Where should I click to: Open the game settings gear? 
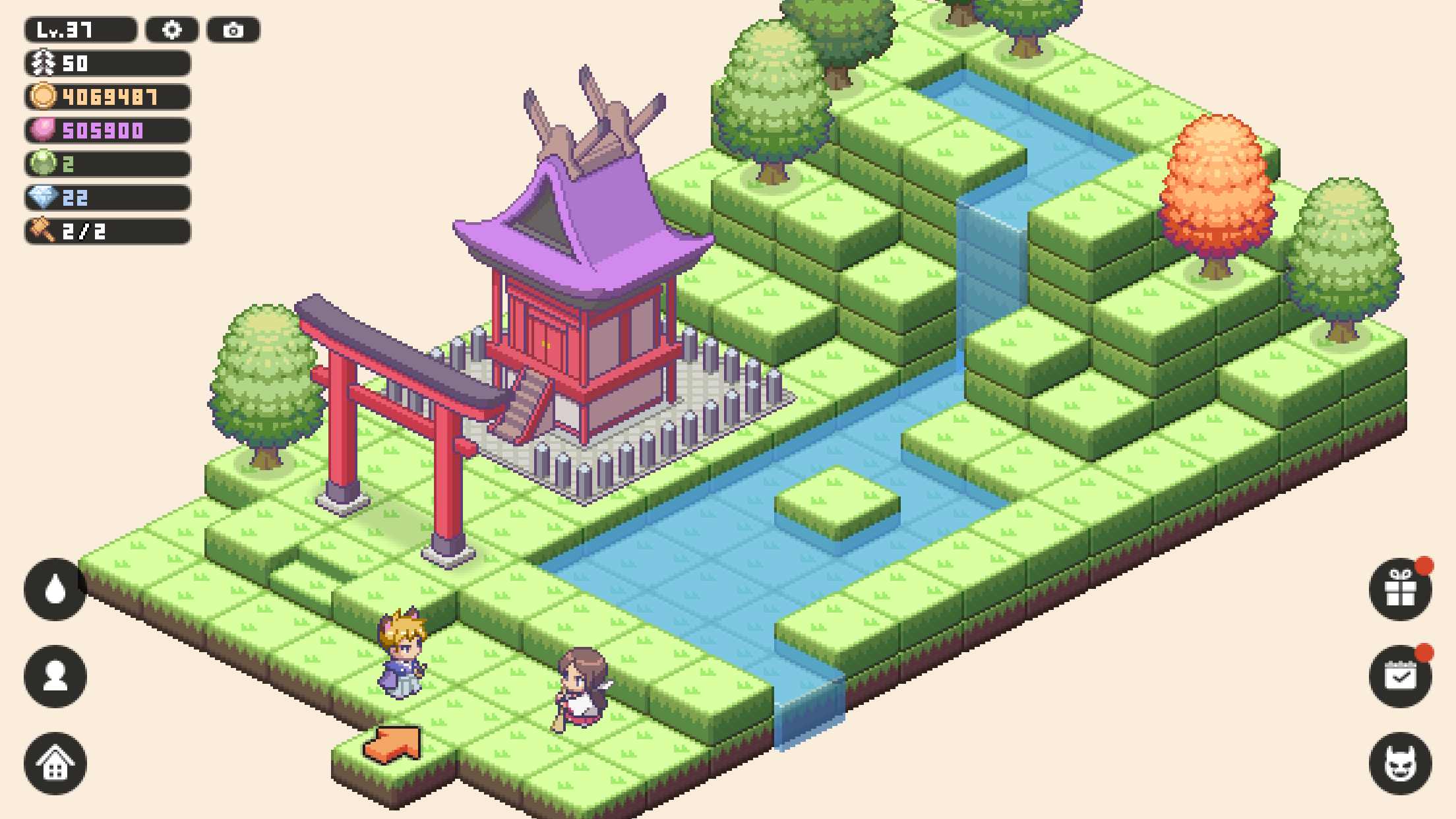click(x=173, y=29)
